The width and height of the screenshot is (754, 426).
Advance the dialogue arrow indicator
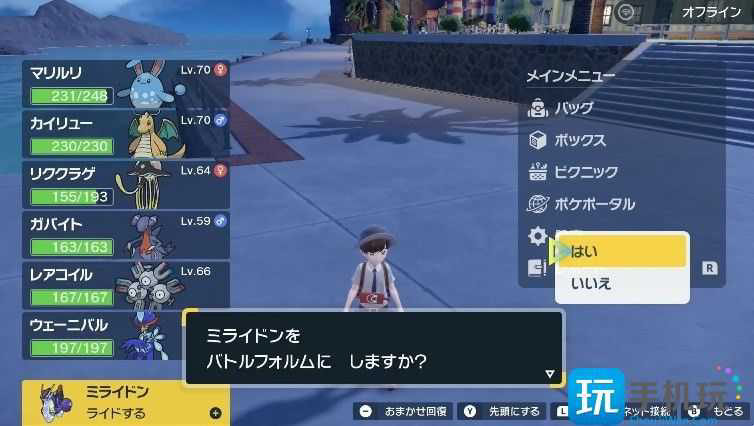pos(549,374)
